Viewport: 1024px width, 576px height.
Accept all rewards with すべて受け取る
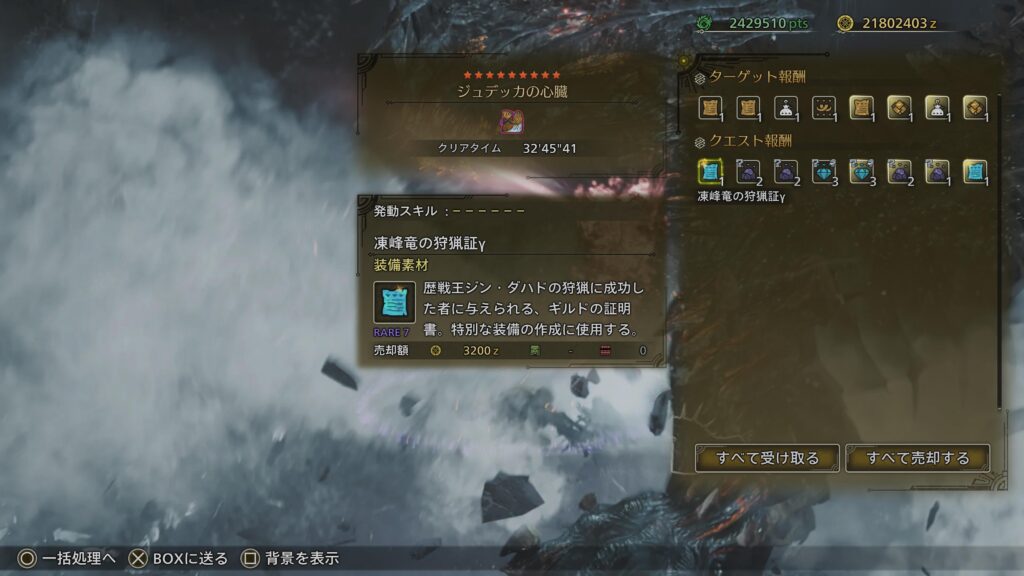tap(768, 458)
